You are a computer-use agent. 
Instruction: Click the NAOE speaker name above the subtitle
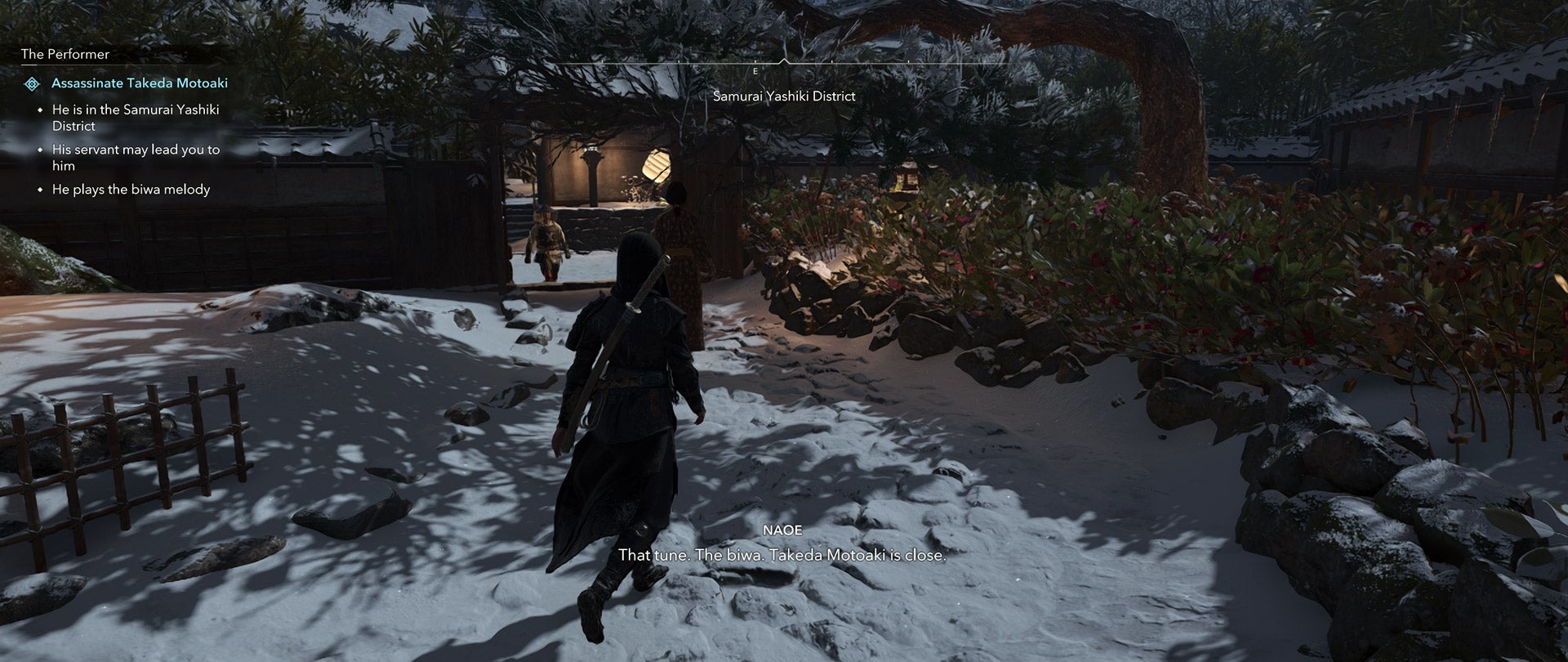click(x=782, y=530)
